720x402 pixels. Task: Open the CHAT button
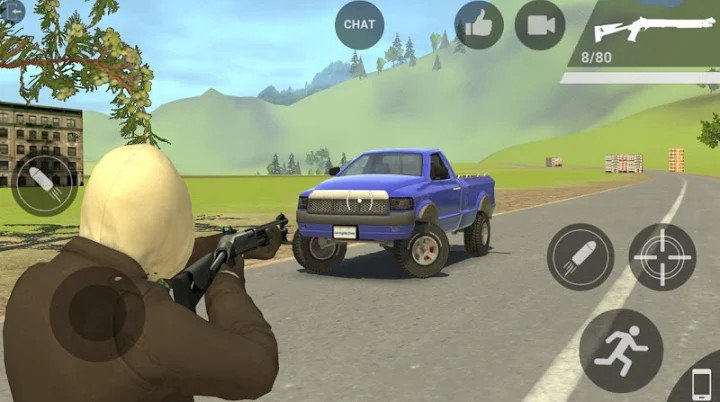coord(359,24)
